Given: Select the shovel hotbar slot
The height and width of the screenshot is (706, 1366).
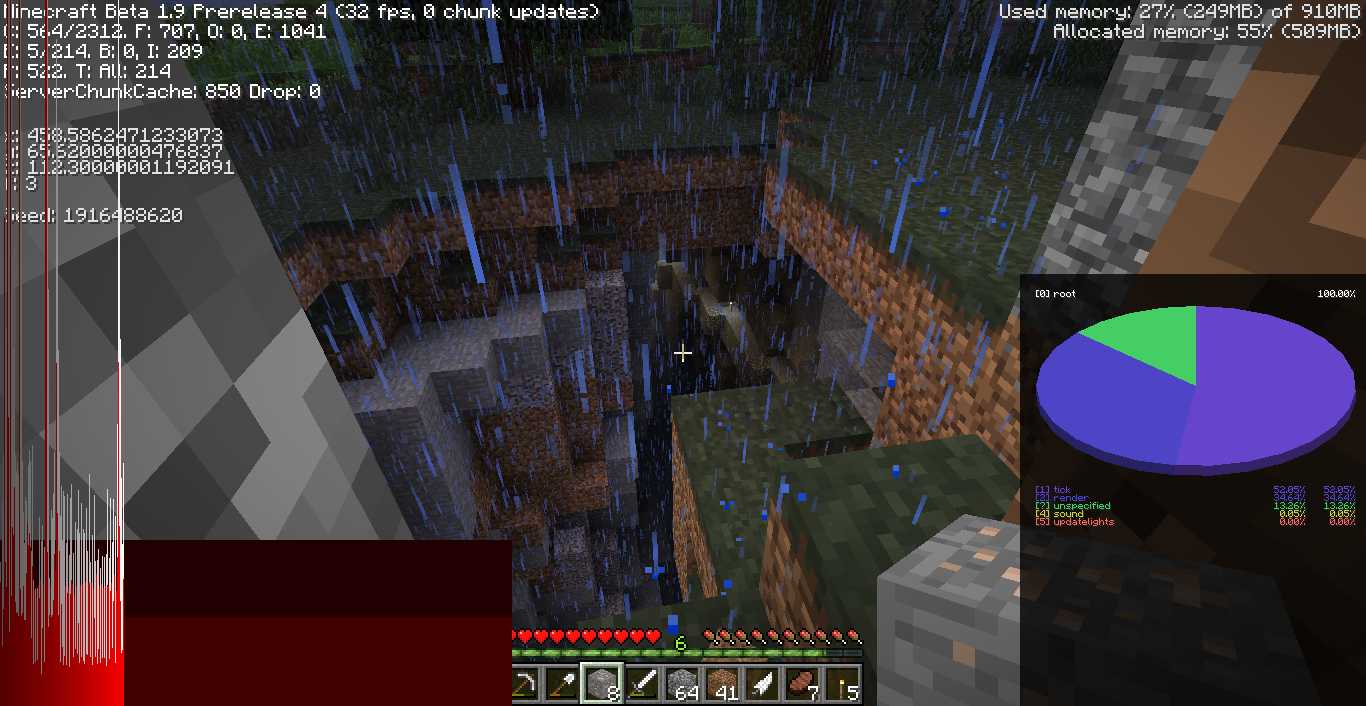Looking at the screenshot, I should point(562,684).
